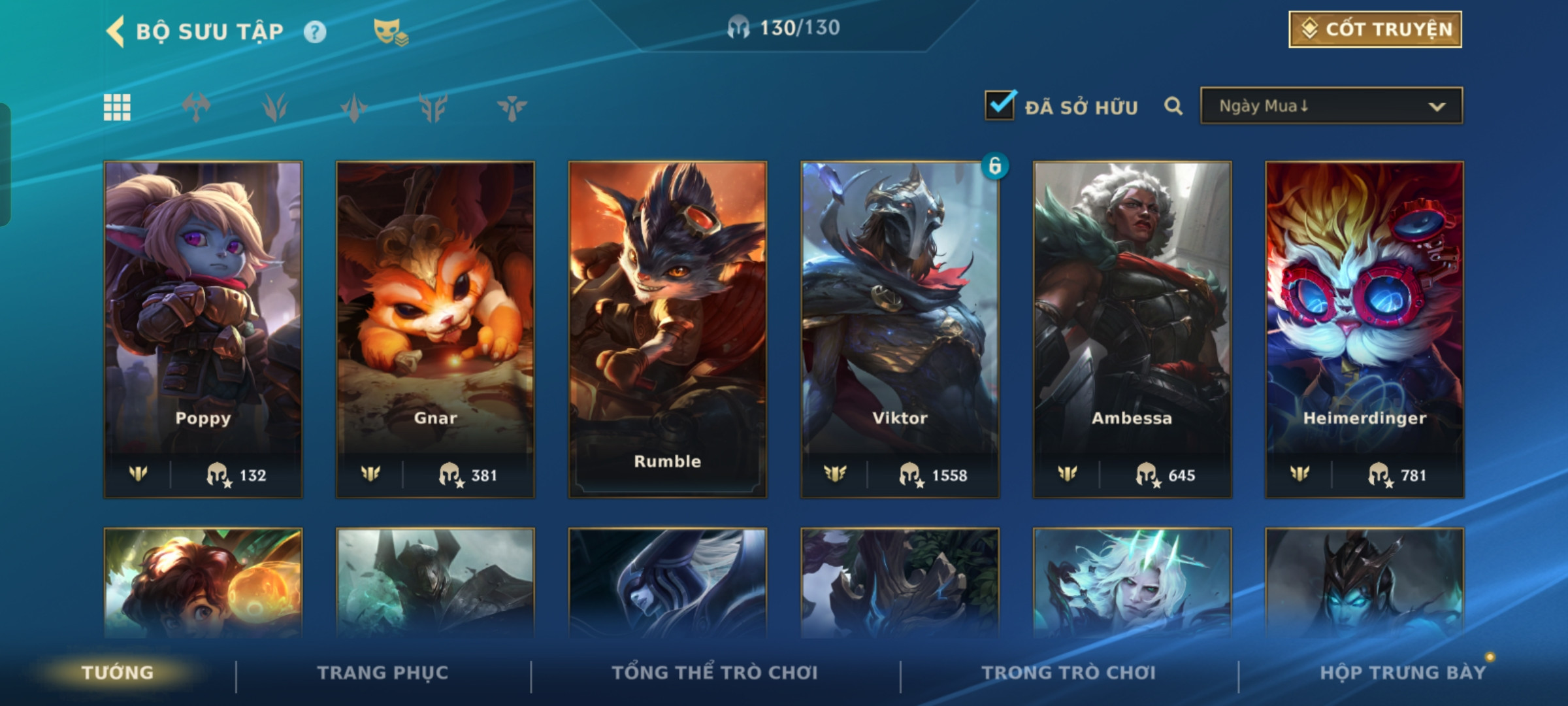The width and height of the screenshot is (1568, 706).
Task: Switch to the Trong Trò Chơi tab
Action: [1069, 673]
